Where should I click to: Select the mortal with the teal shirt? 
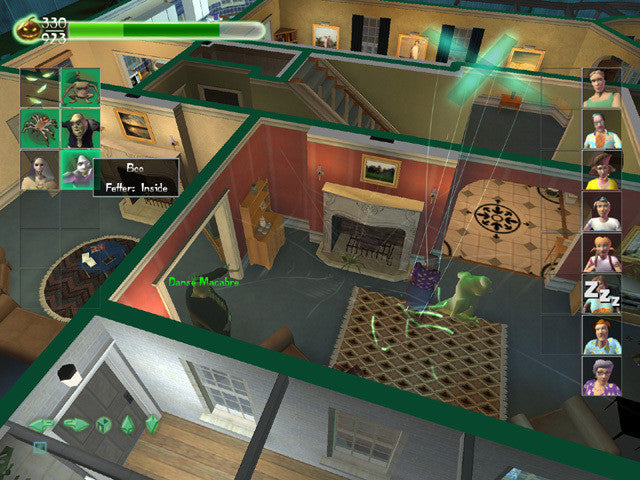pos(602,129)
